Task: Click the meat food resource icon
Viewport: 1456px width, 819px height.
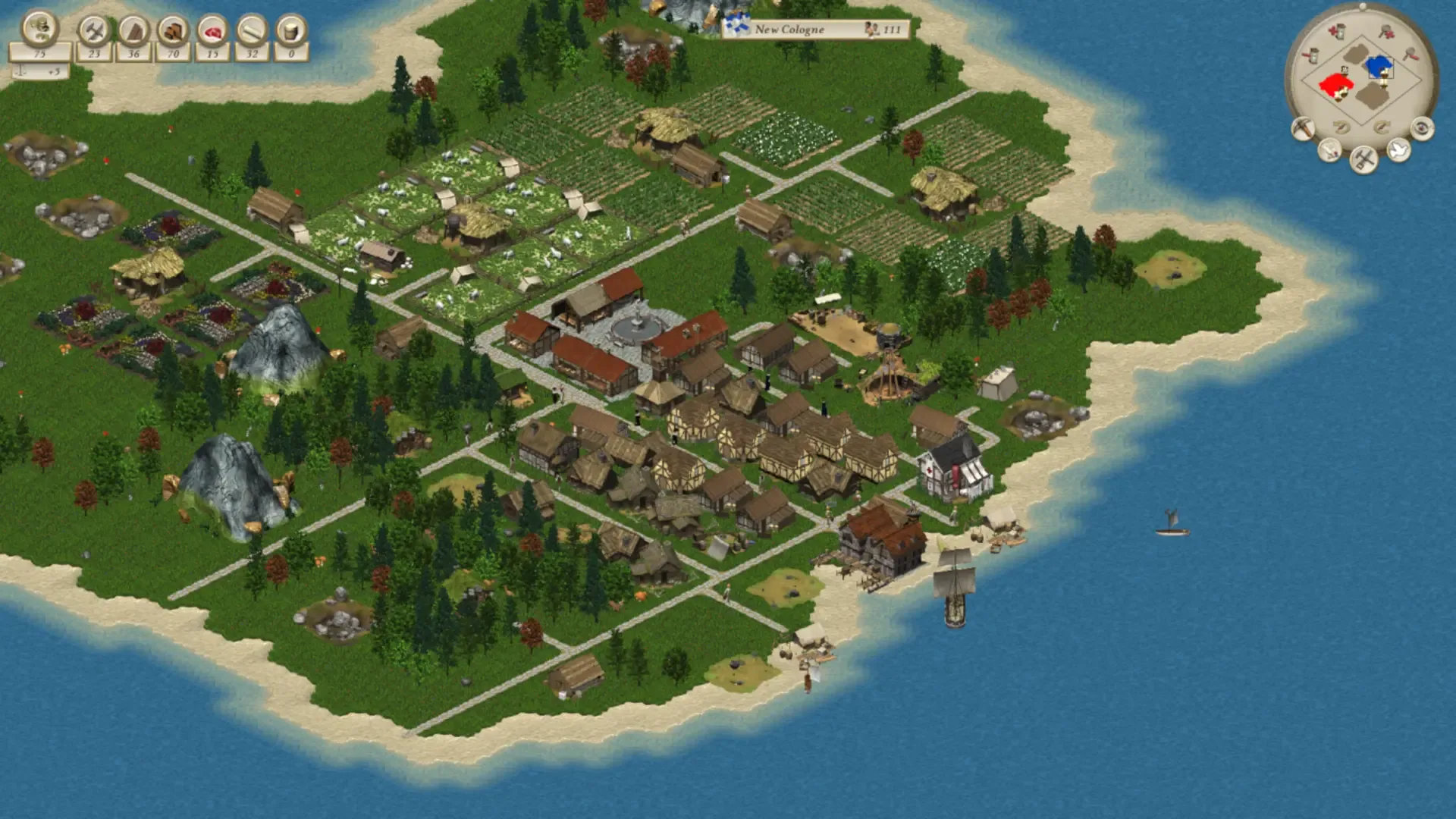Action: point(213,31)
